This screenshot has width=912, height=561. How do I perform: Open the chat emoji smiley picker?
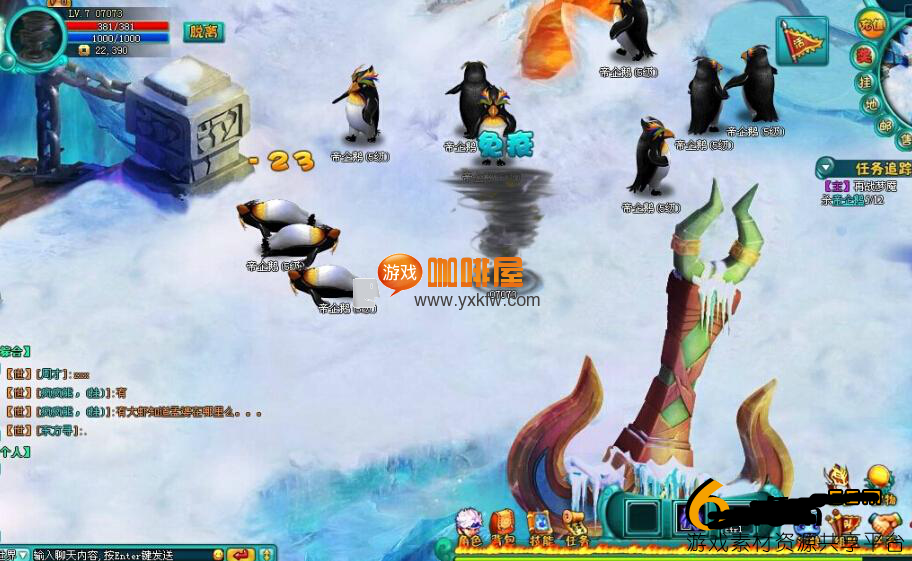(x=218, y=554)
